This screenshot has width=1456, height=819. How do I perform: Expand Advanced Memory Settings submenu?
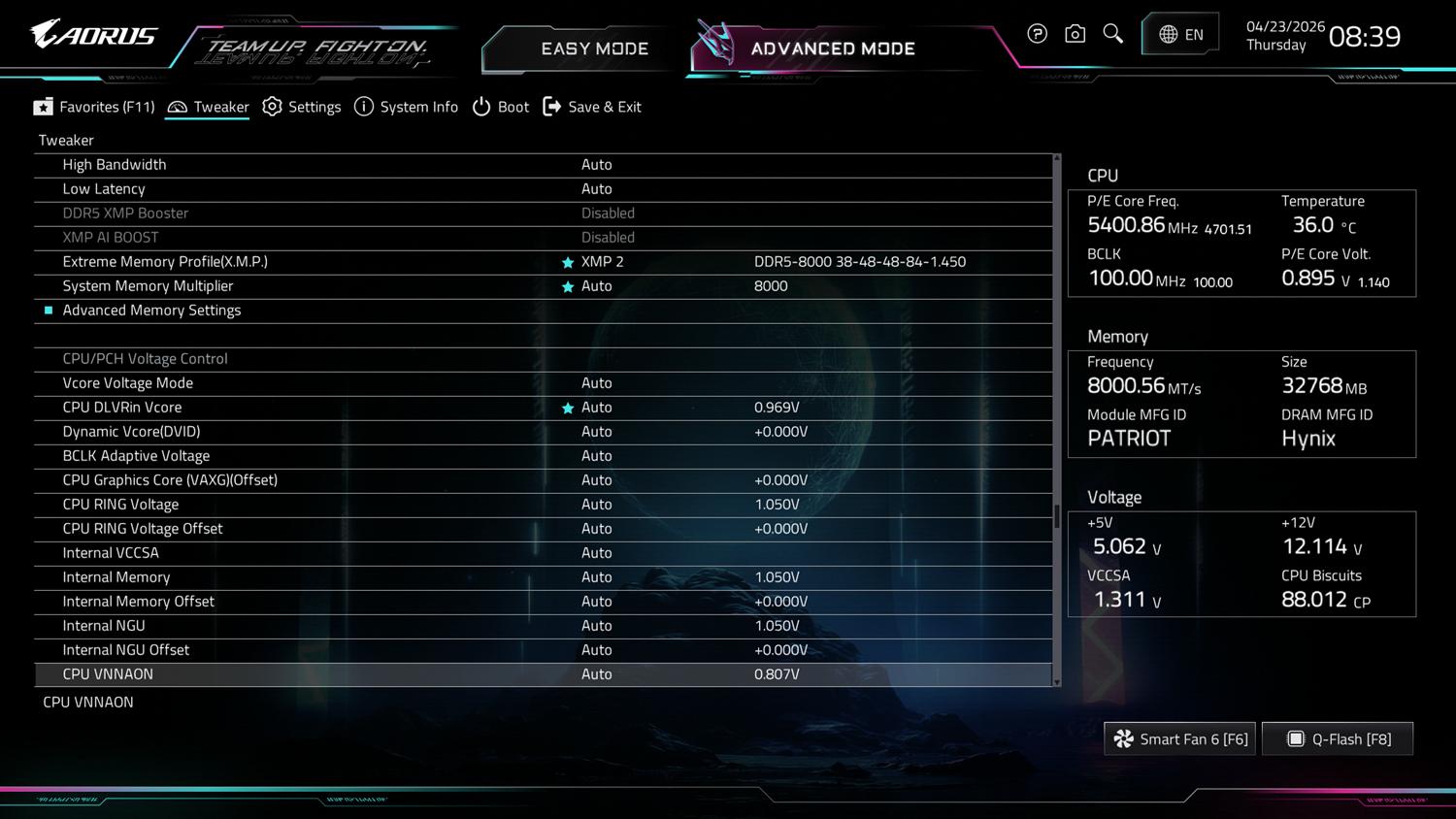coord(151,311)
